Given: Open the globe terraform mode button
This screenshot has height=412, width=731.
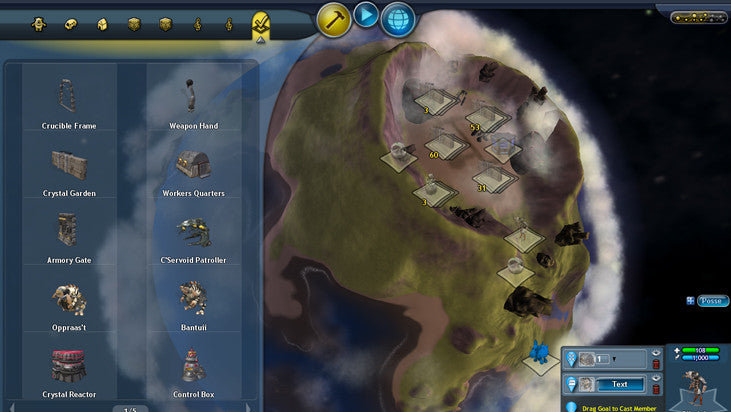Looking at the screenshot, I should [398, 18].
